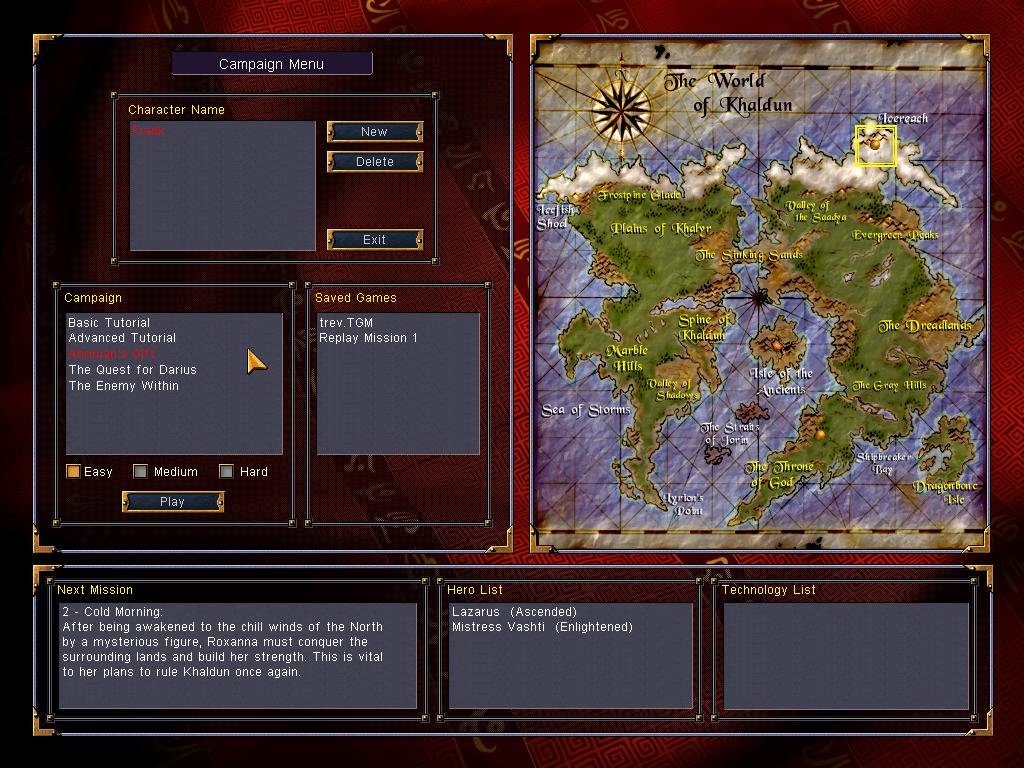The height and width of the screenshot is (768, 1024).
Task: Select the Basic Tutorial campaign
Action: click(109, 323)
